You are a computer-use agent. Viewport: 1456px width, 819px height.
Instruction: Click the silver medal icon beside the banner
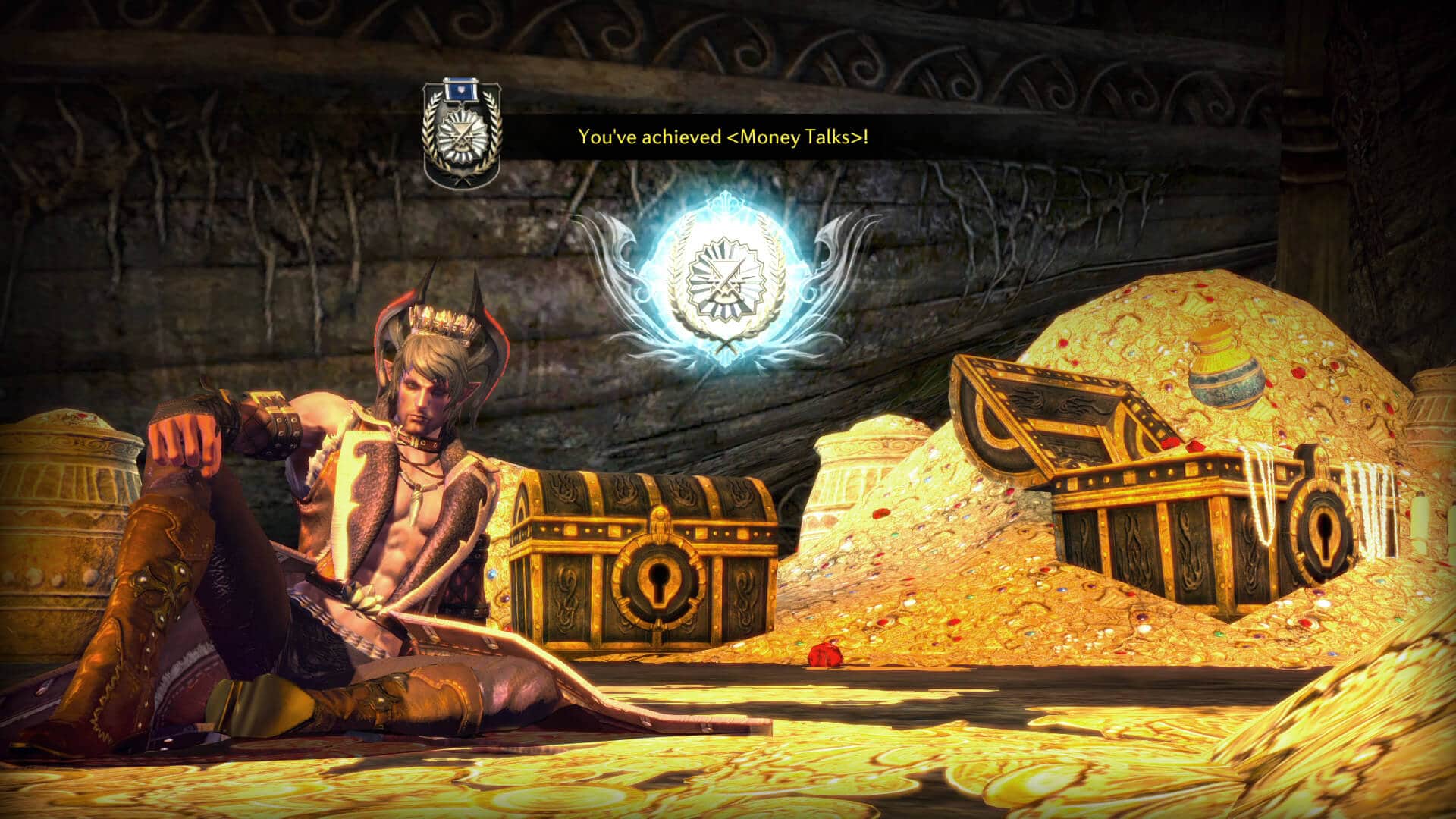point(462,134)
